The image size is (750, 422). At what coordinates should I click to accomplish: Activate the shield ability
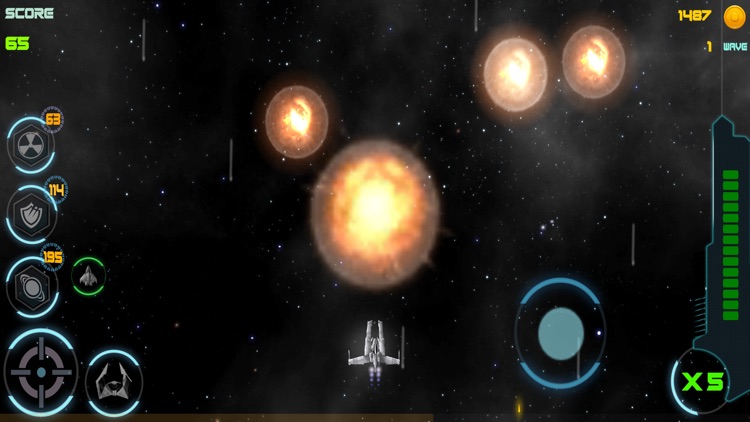[x=31, y=214]
